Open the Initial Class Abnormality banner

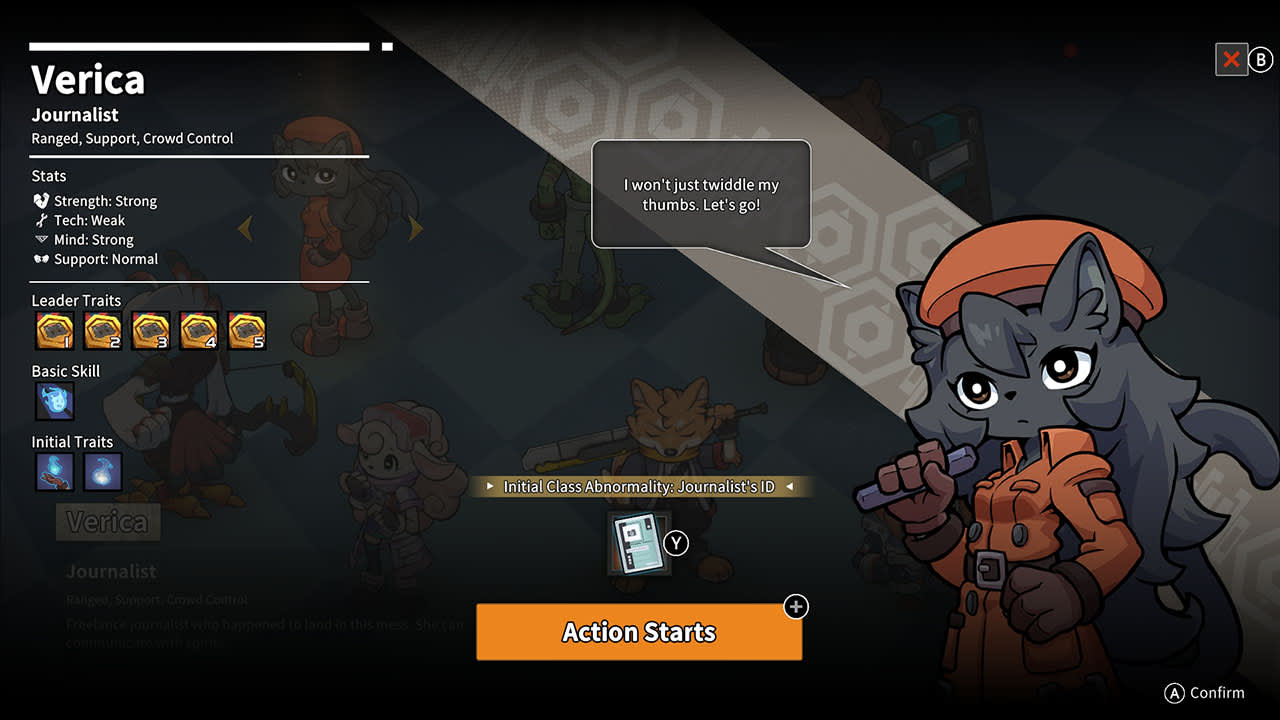[639, 486]
